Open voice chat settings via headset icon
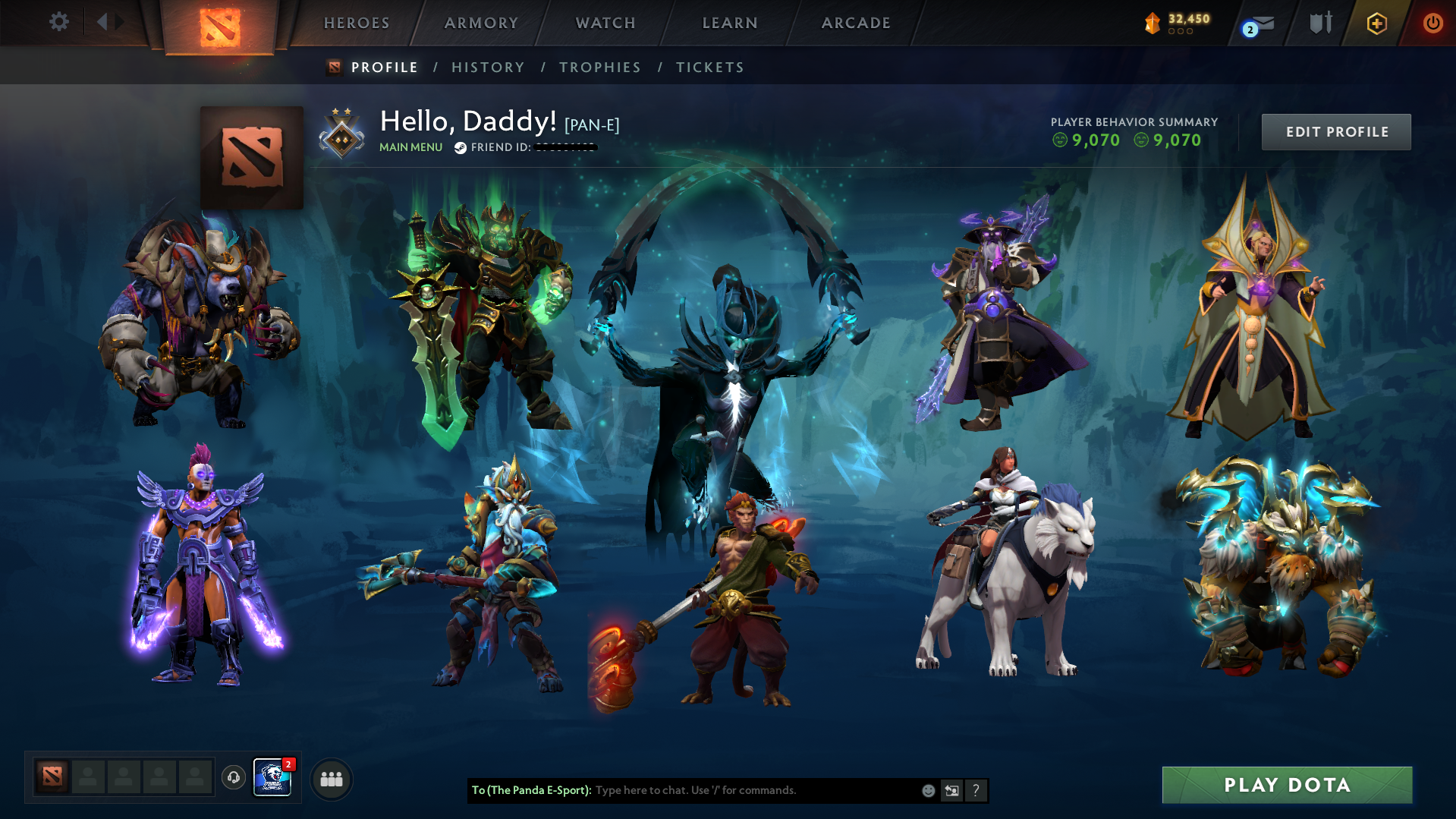 [x=233, y=777]
